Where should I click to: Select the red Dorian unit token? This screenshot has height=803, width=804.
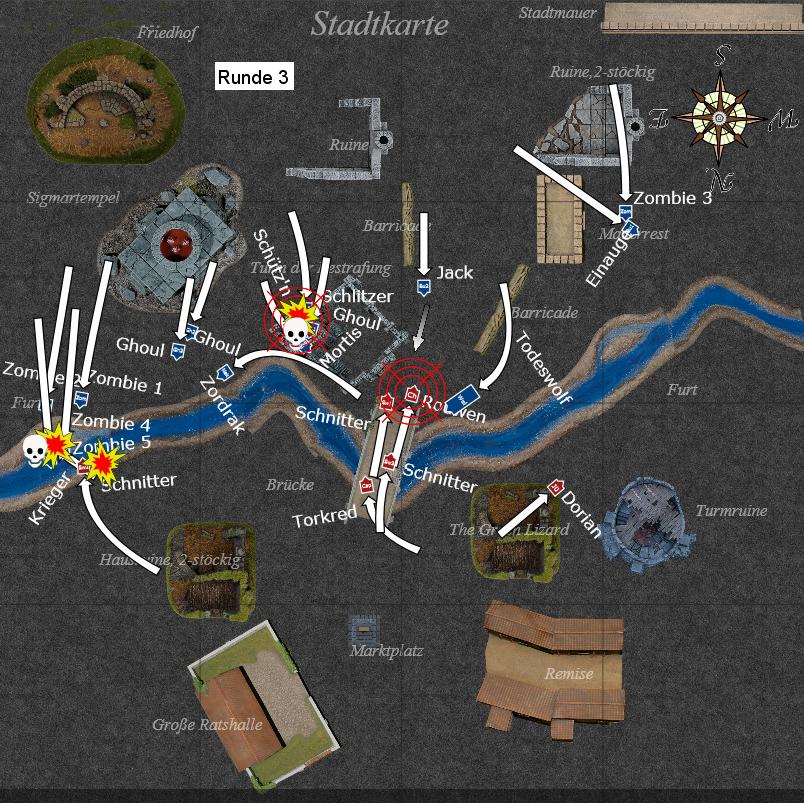(x=555, y=488)
